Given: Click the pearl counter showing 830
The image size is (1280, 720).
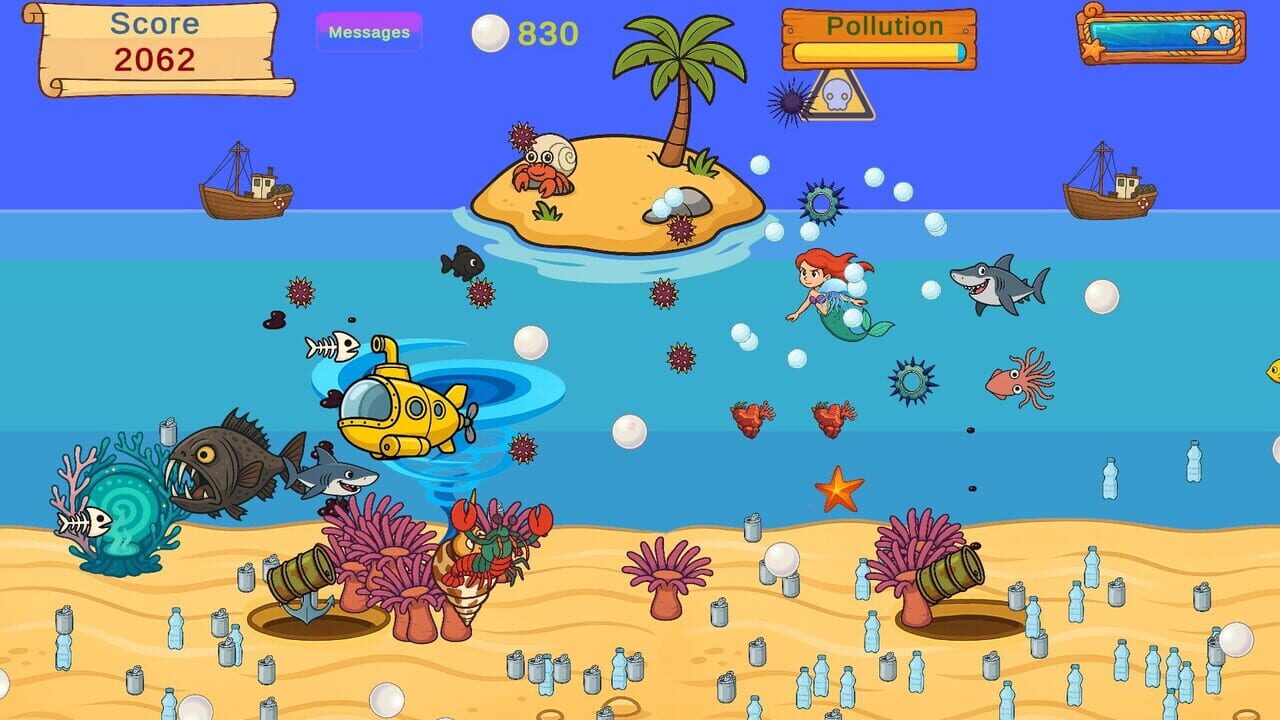Looking at the screenshot, I should pyautogui.click(x=520, y=33).
